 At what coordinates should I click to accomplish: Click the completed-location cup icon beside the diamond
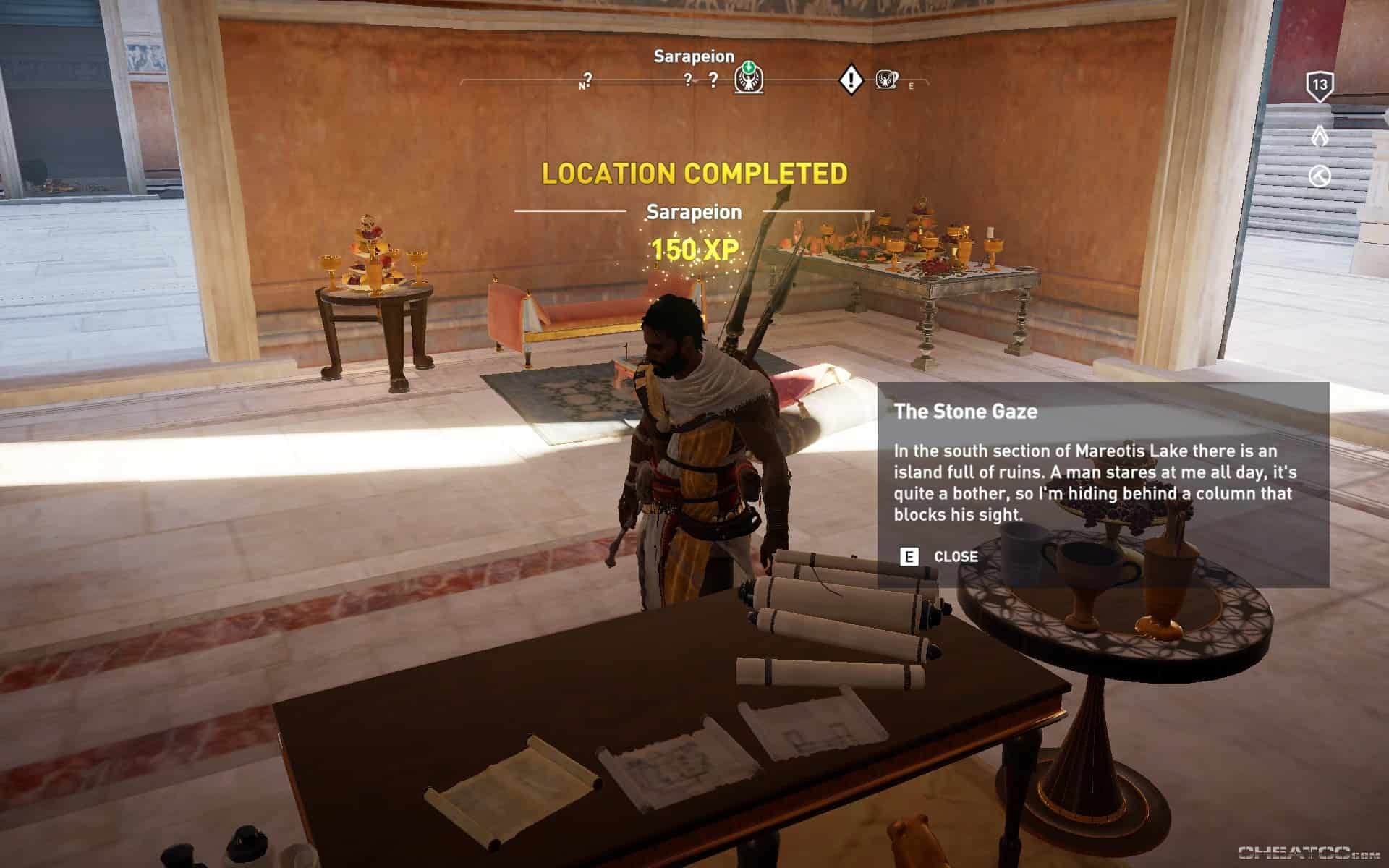pos(886,80)
